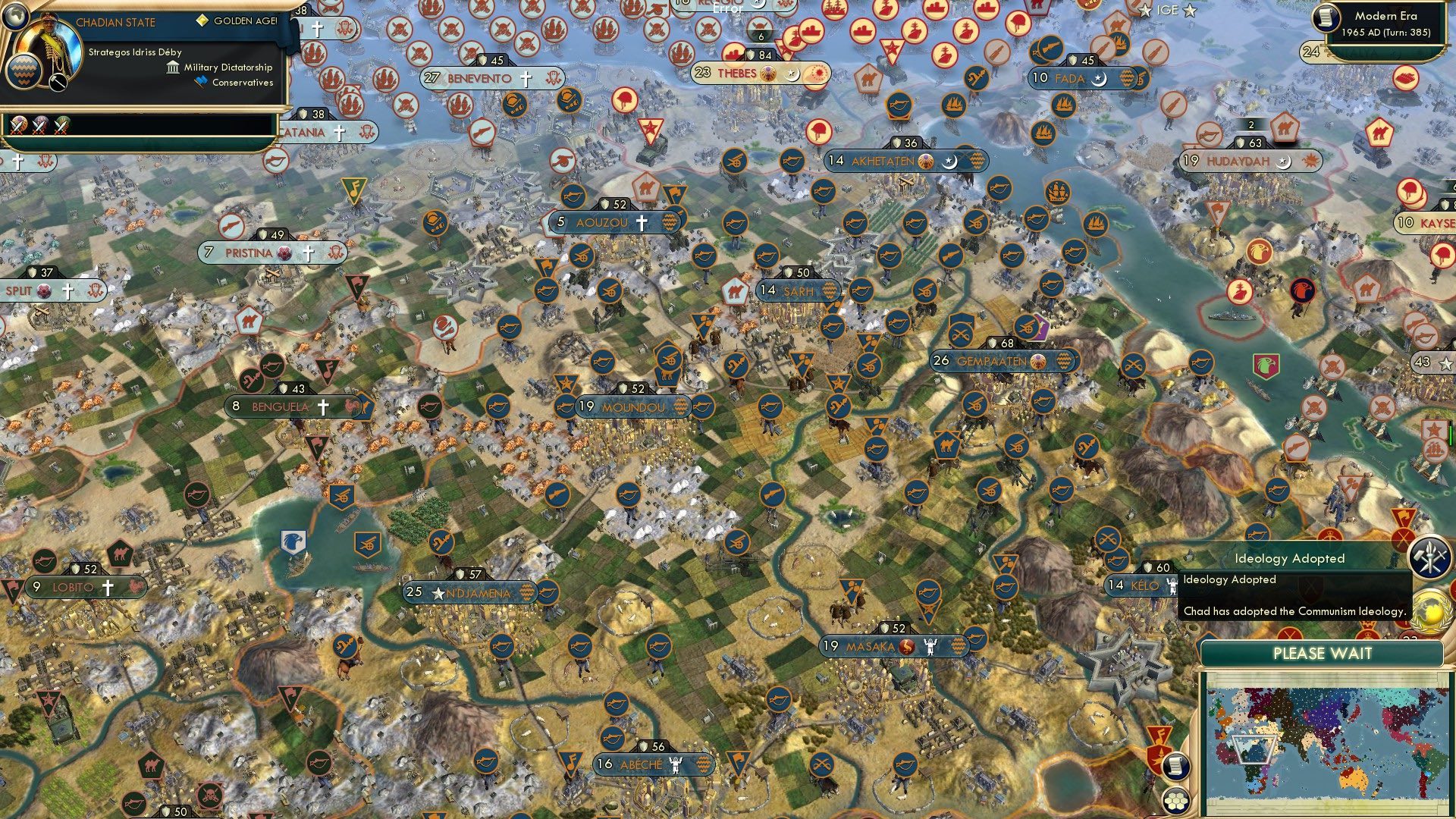
Task: Click the globe icon in top-left corner
Action: (15, 14)
